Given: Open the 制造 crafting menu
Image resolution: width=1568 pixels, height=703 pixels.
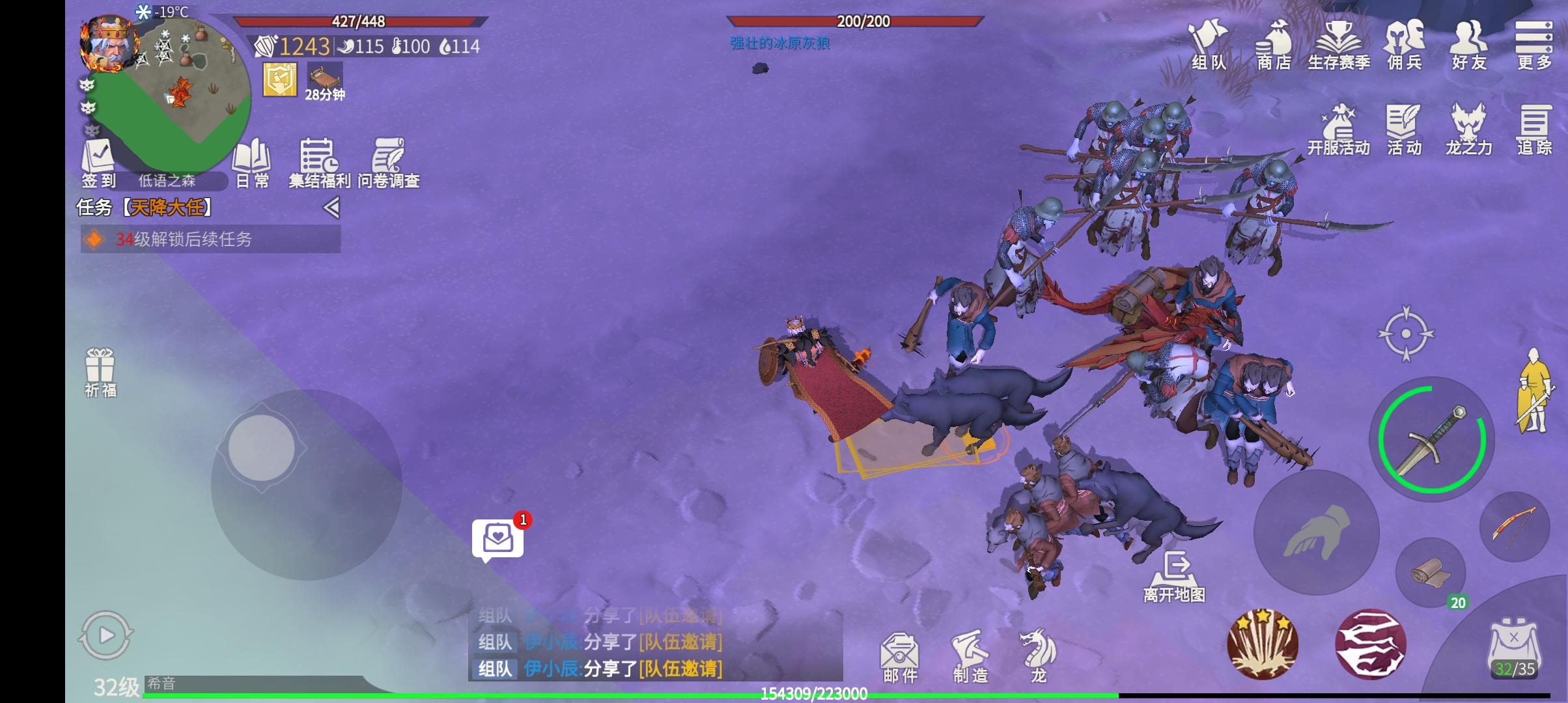Looking at the screenshot, I should tap(970, 656).
